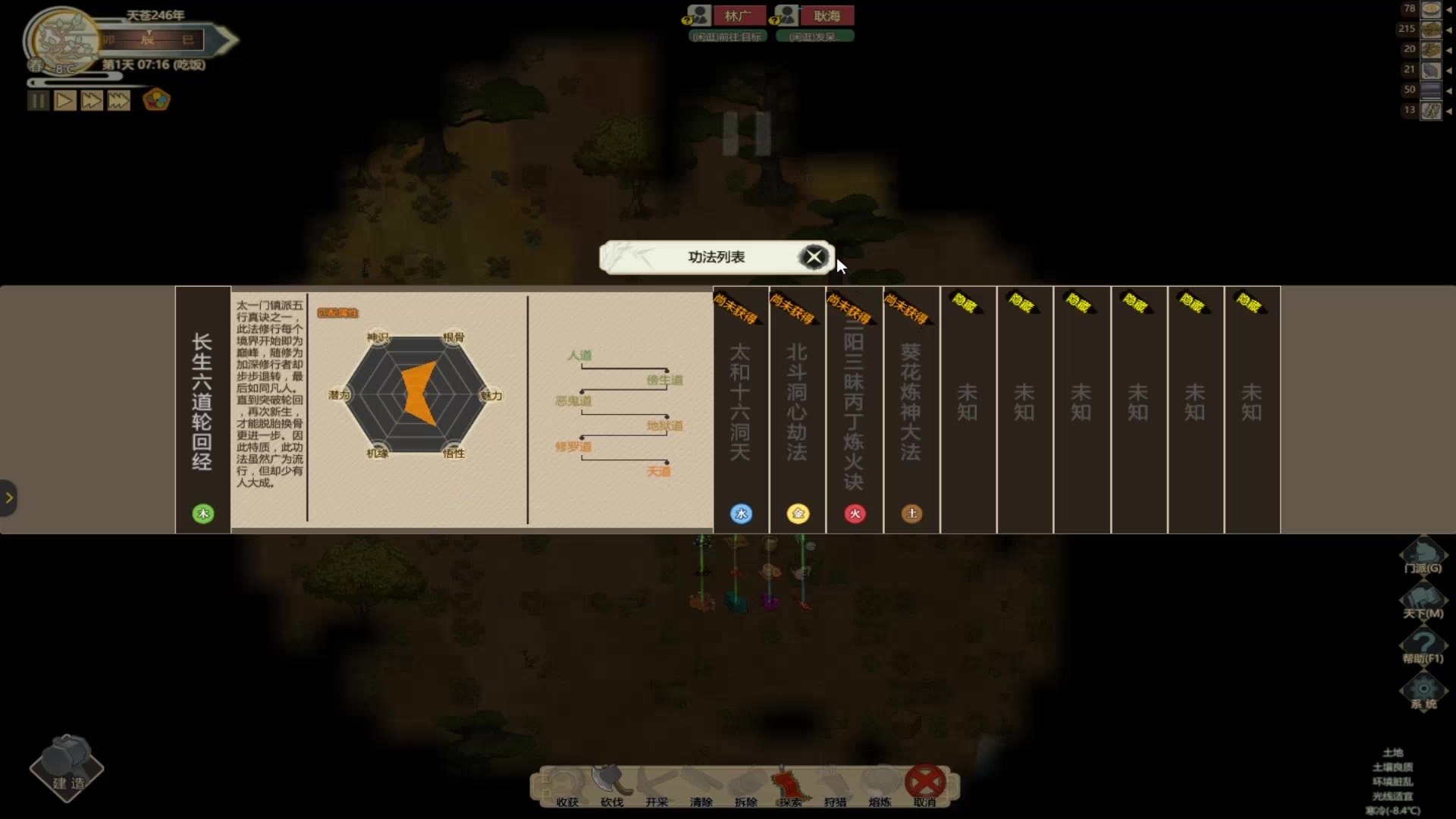Image resolution: width=1456 pixels, height=819 pixels.
Task: Open the 三阳三昧丙丁炼火诀 technique column
Action: 854,409
